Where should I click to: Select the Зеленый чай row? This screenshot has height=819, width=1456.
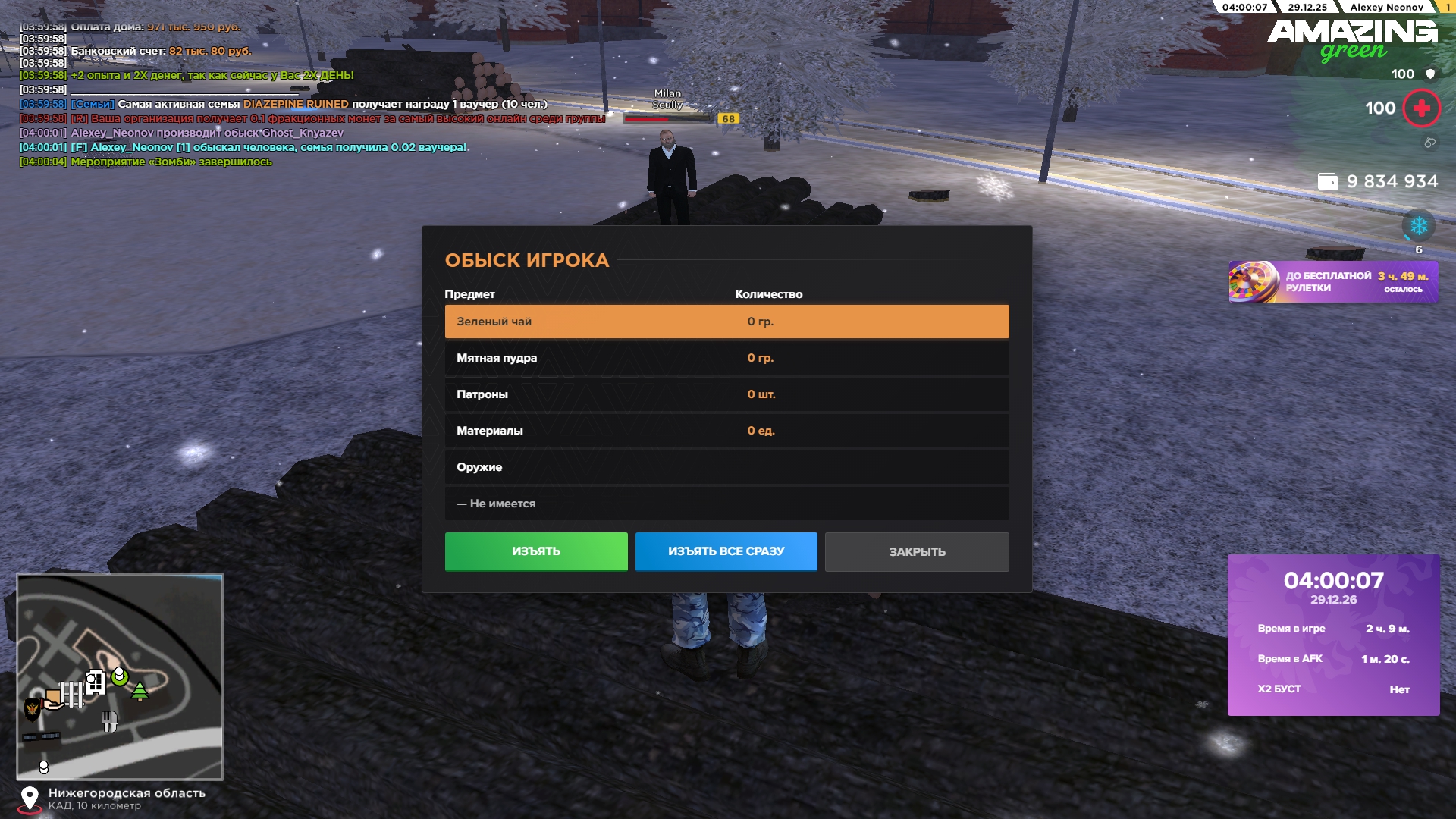726,322
